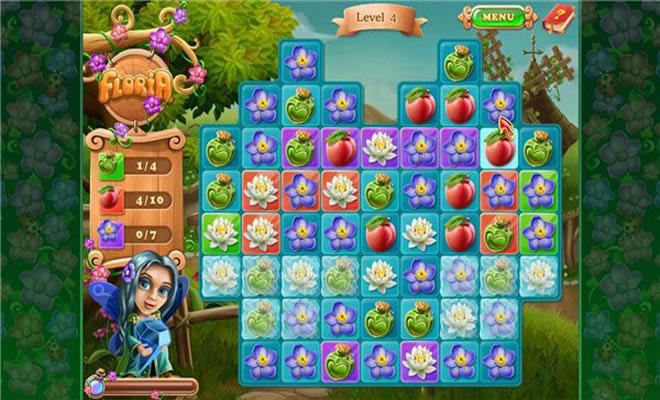Click the highlighted apple tile under the cursor
Screen dimensions: 660x400
[498, 148]
